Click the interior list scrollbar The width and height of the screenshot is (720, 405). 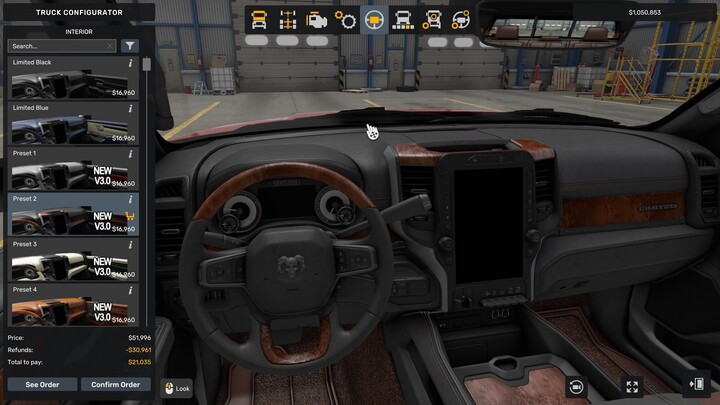pos(147,66)
